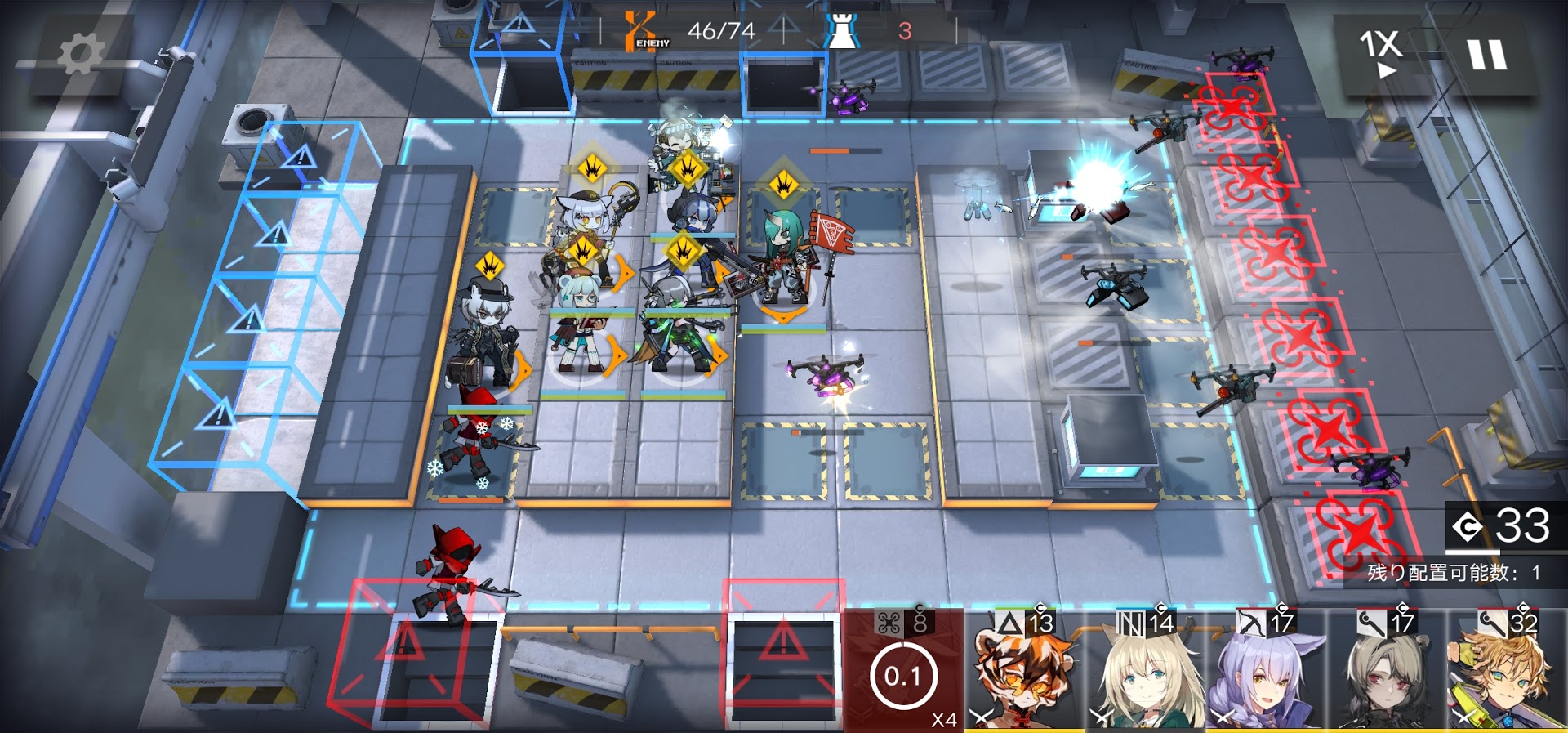Viewport: 1568px width, 733px height.
Task: Open the gear settings menu
Action: [80, 55]
